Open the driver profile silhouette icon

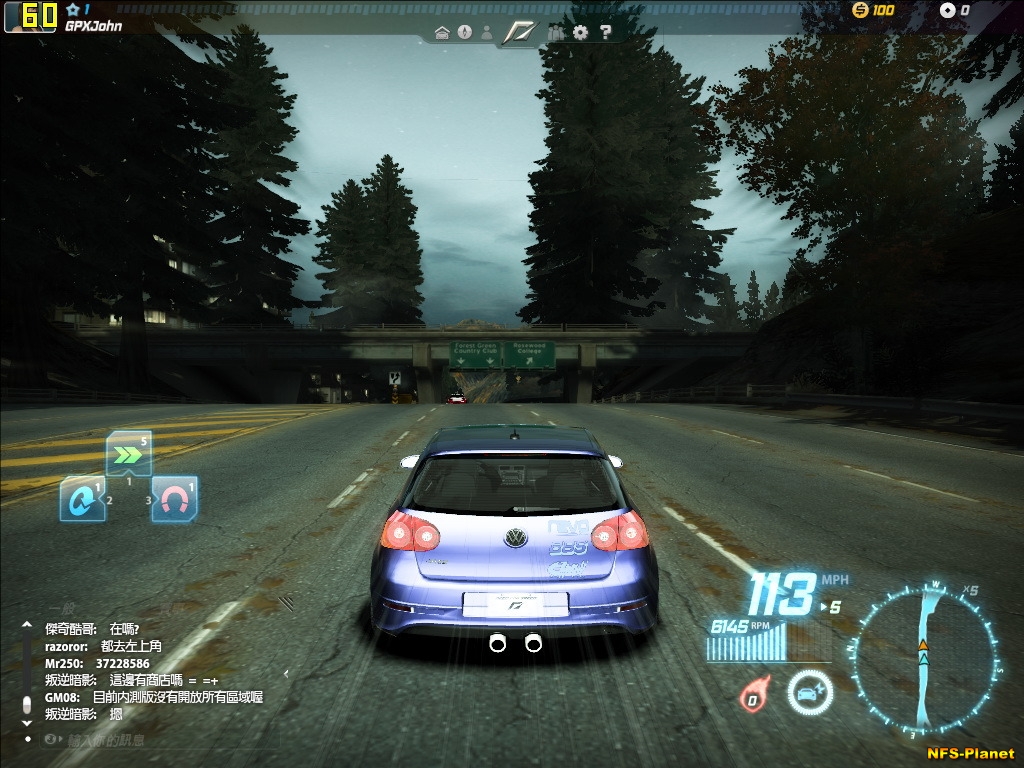click(487, 33)
